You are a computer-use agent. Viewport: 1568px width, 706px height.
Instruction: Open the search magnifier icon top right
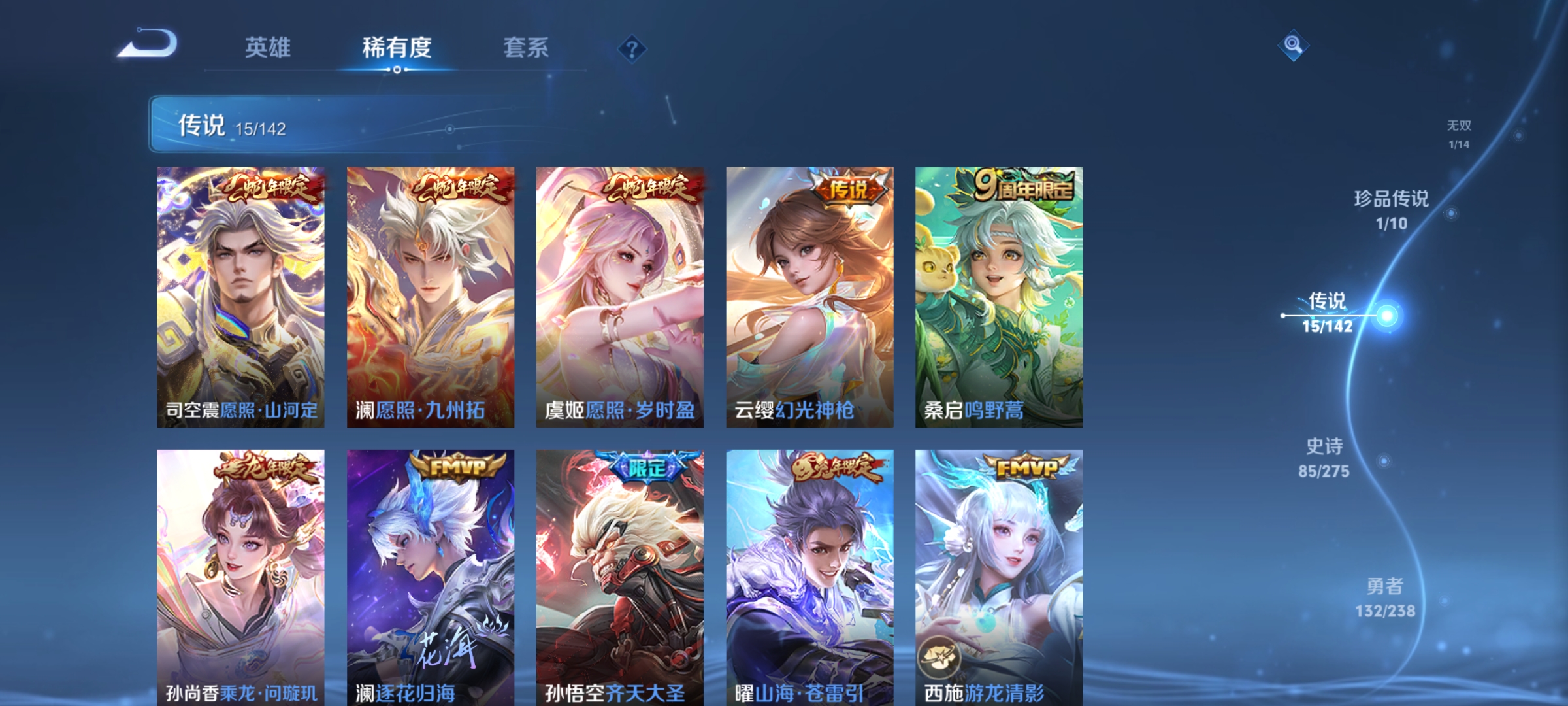click(x=1292, y=46)
